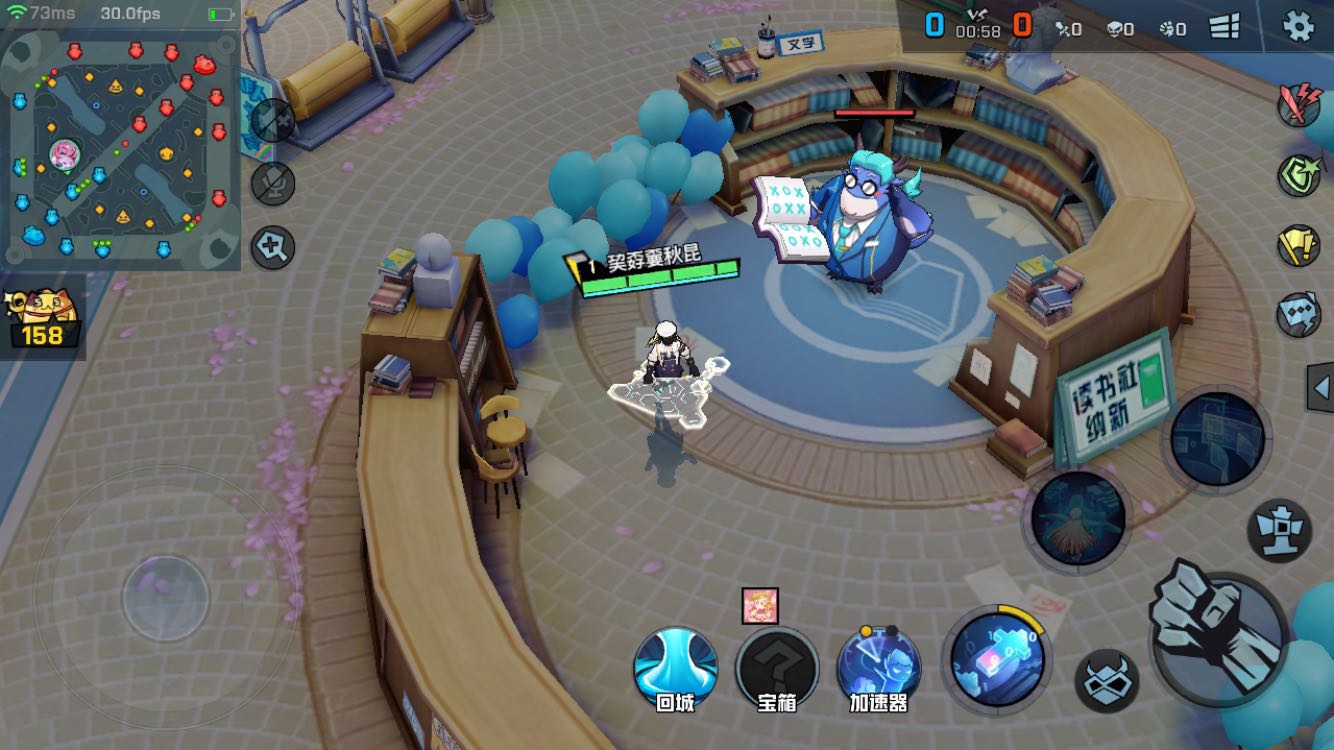Tap the magnifier plus zoom button
Viewport: 1334px width, 750px height.
[x=272, y=246]
